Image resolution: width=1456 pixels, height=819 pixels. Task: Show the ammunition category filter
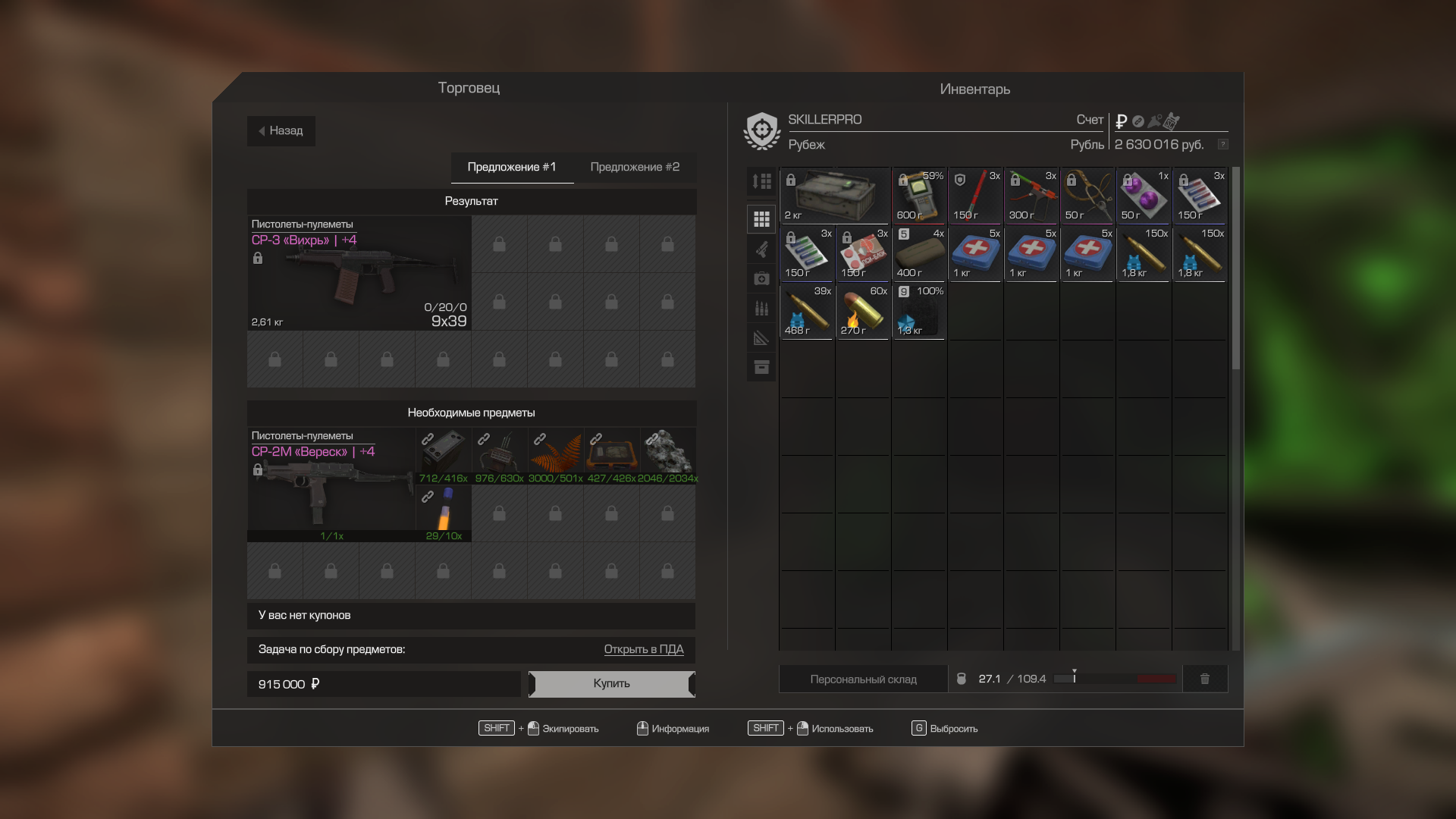[x=761, y=309]
